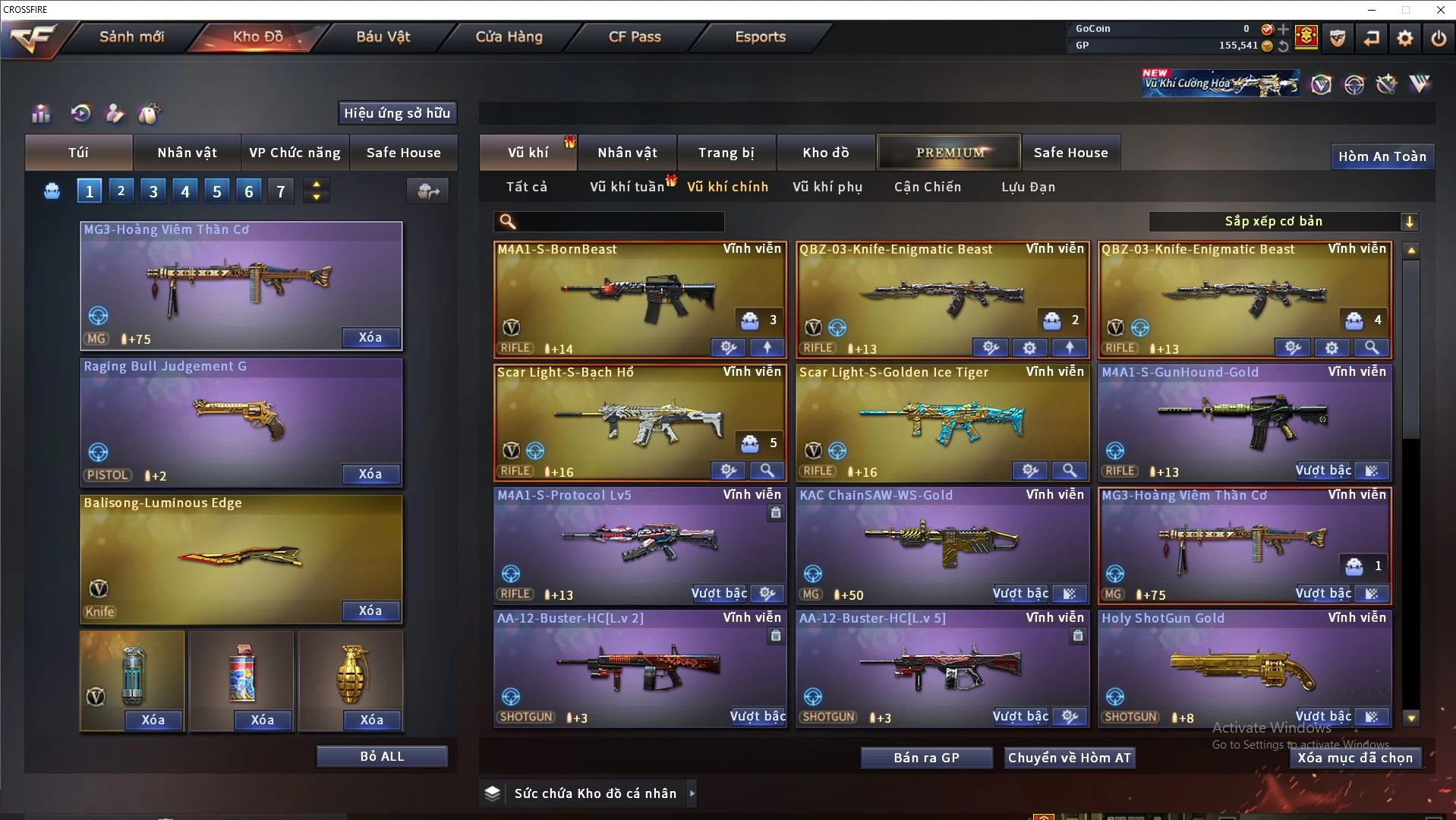Switch to the Esports section
The height and width of the screenshot is (820, 1456).
pyautogui.click(x=760, y=36)
